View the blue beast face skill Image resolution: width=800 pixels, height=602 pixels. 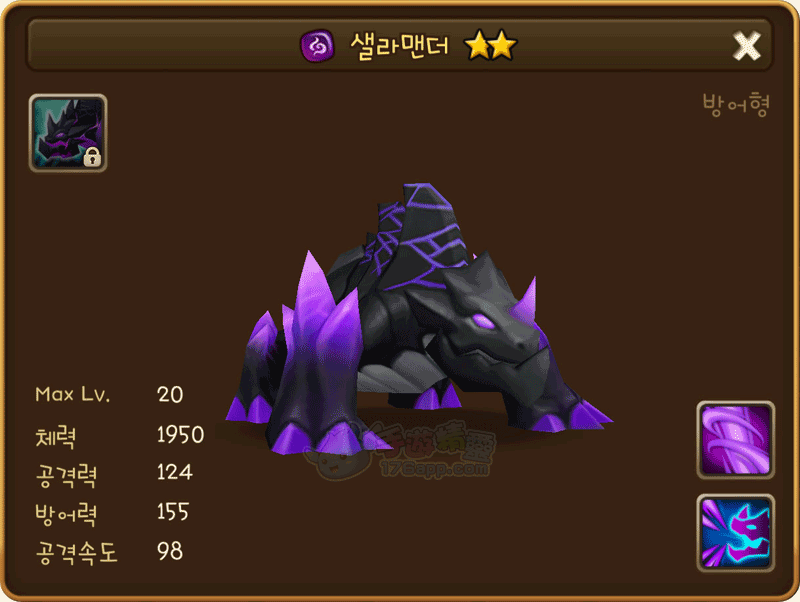735,533
